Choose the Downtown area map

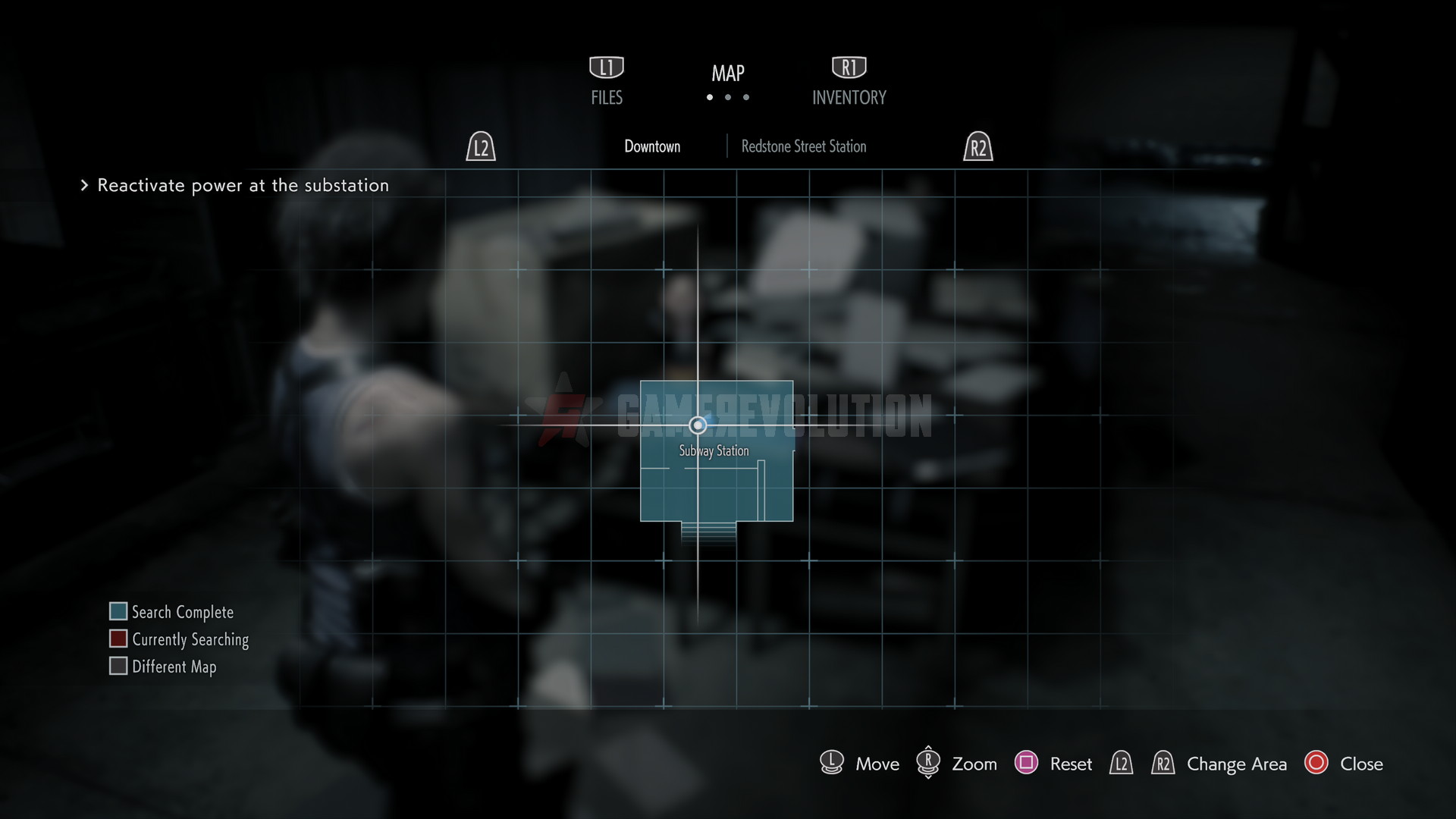coord(652,146)
